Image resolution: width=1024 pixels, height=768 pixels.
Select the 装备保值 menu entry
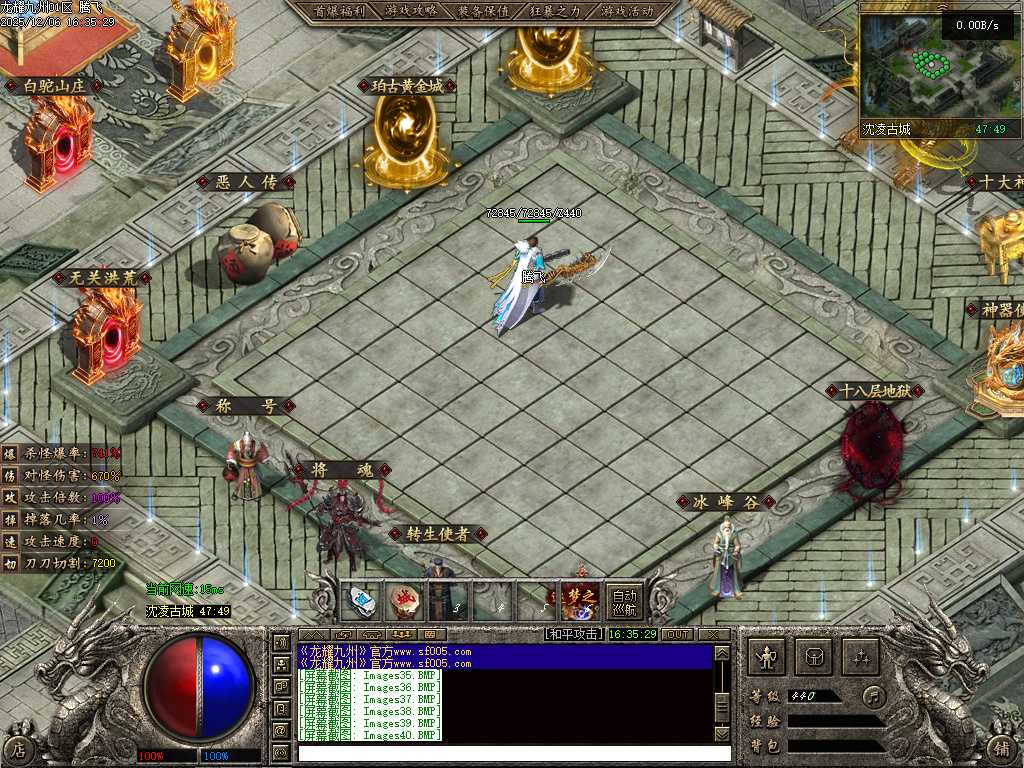[x=483, y=11]
